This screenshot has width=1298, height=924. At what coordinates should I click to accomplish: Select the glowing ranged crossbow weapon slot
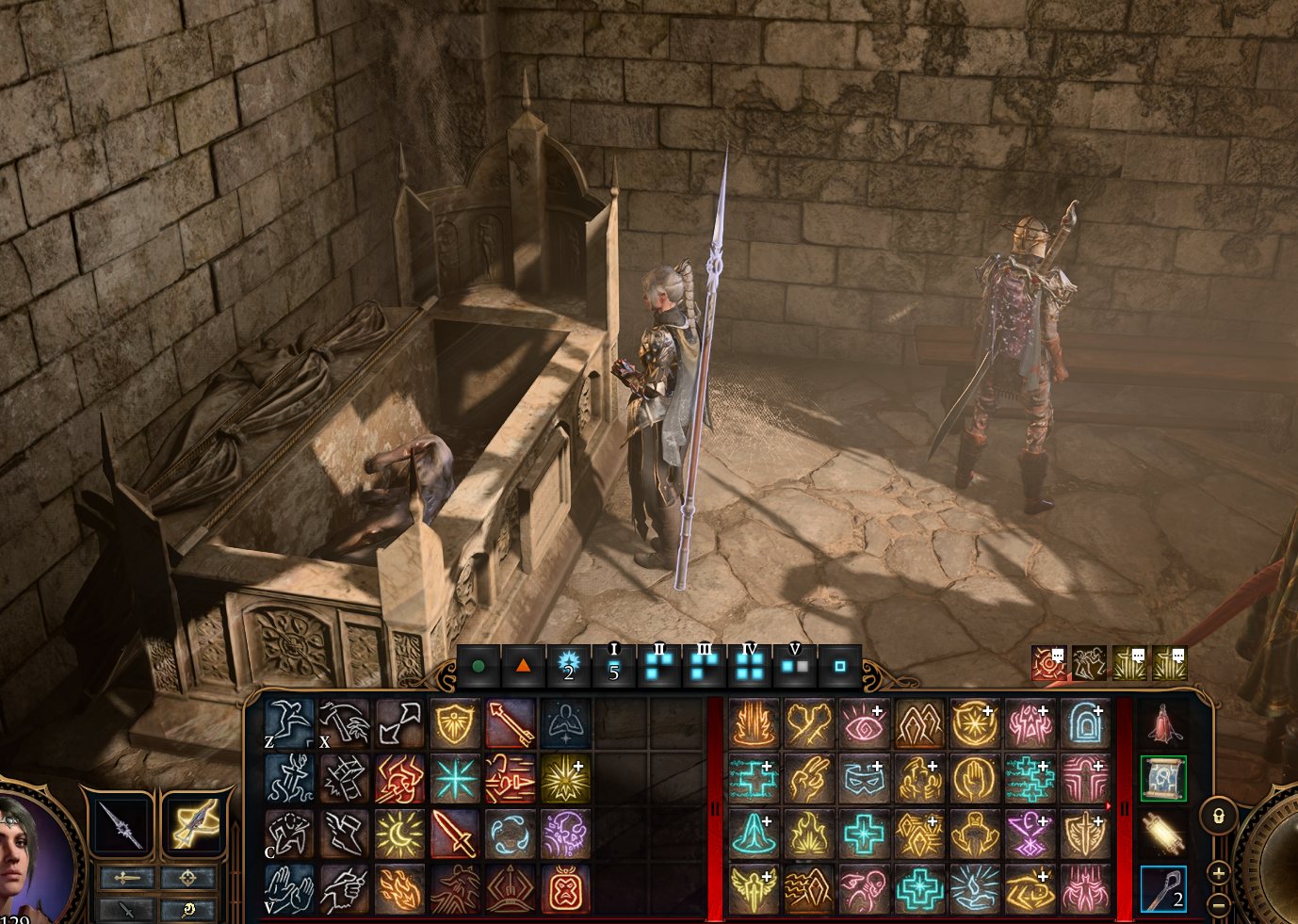point(194,823)
